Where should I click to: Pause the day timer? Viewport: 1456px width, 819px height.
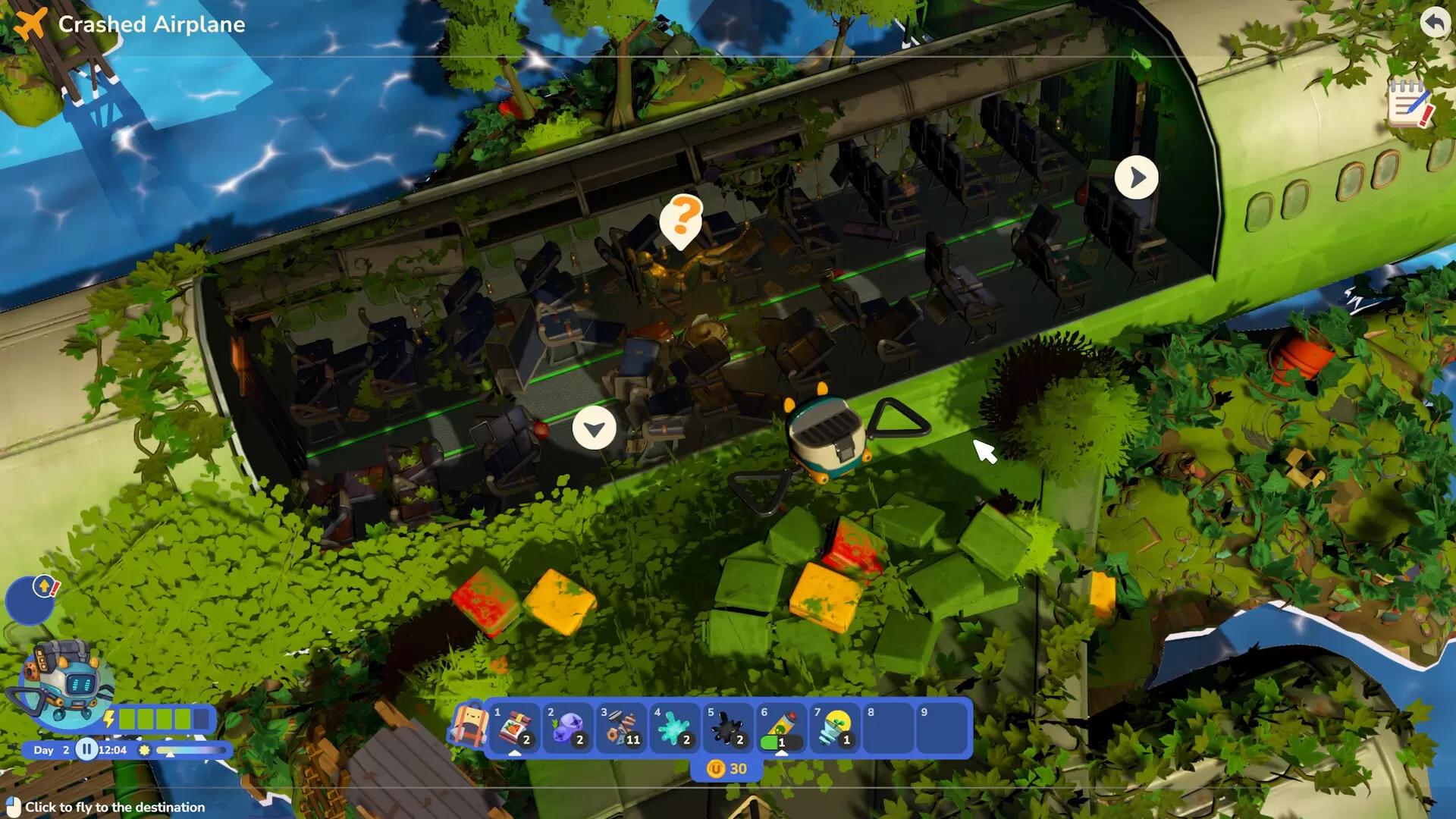click(86, 750)
